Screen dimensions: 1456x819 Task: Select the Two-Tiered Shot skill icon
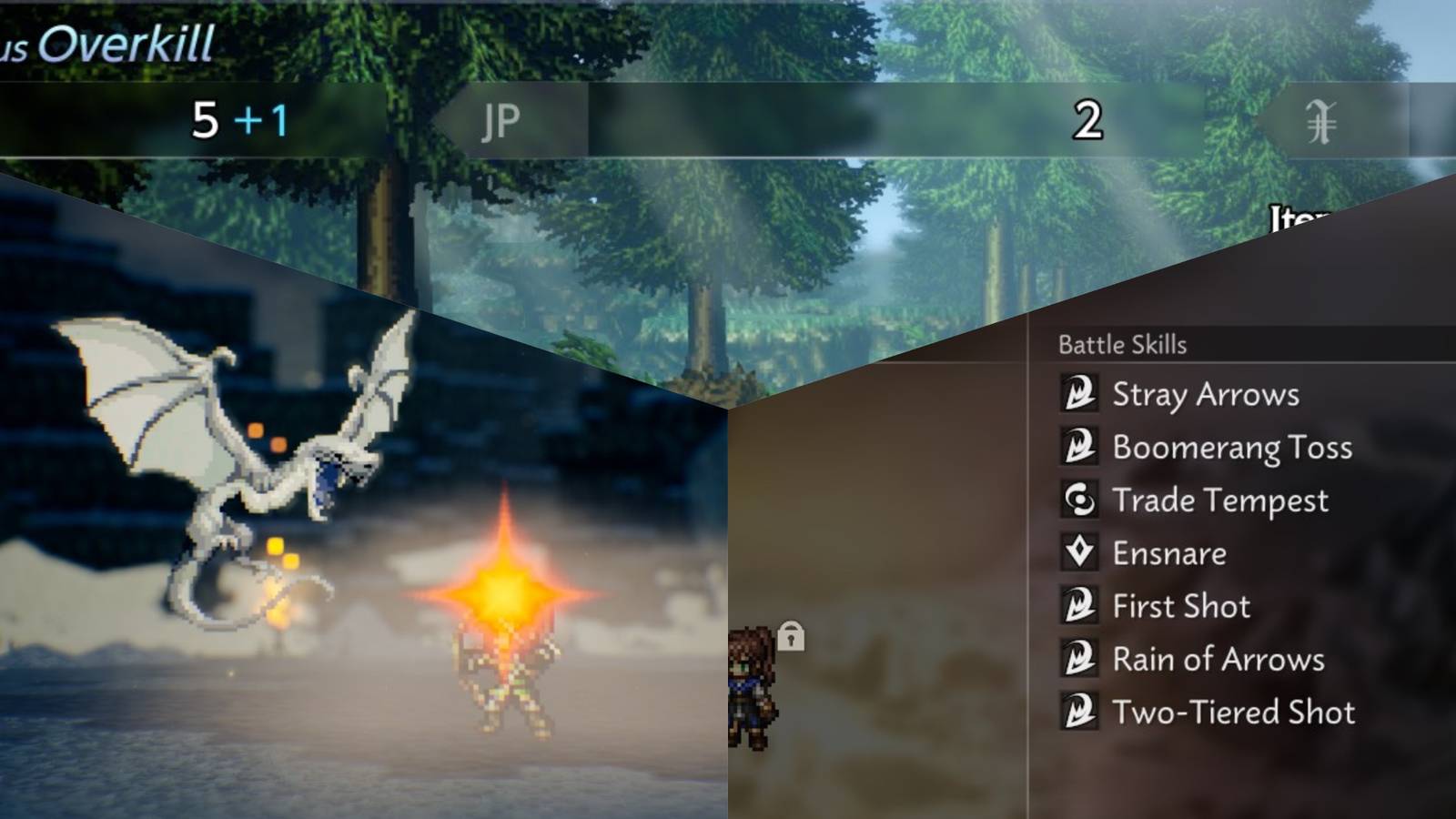[1081, 712]
